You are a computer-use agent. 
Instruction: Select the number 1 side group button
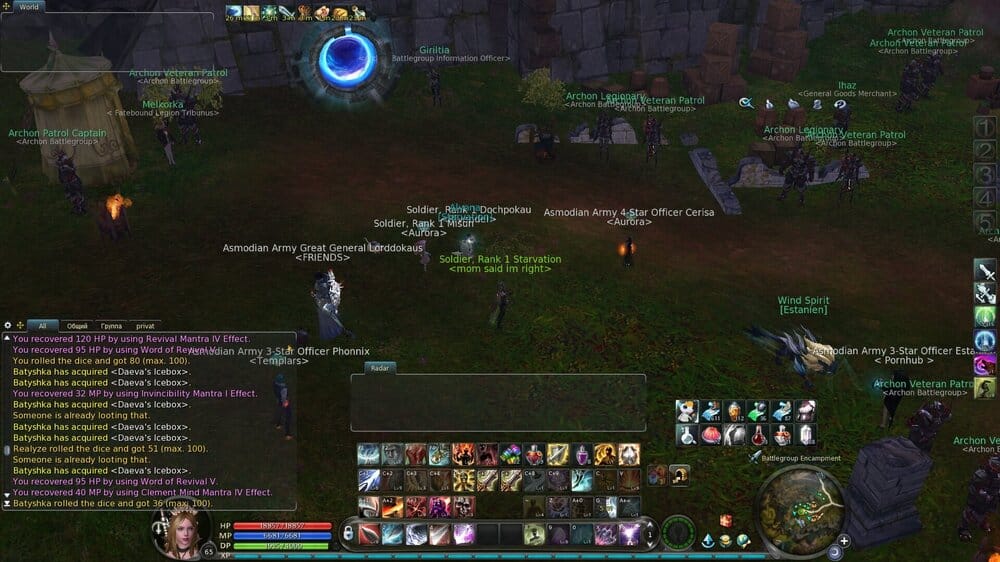(x=985, y=127)
